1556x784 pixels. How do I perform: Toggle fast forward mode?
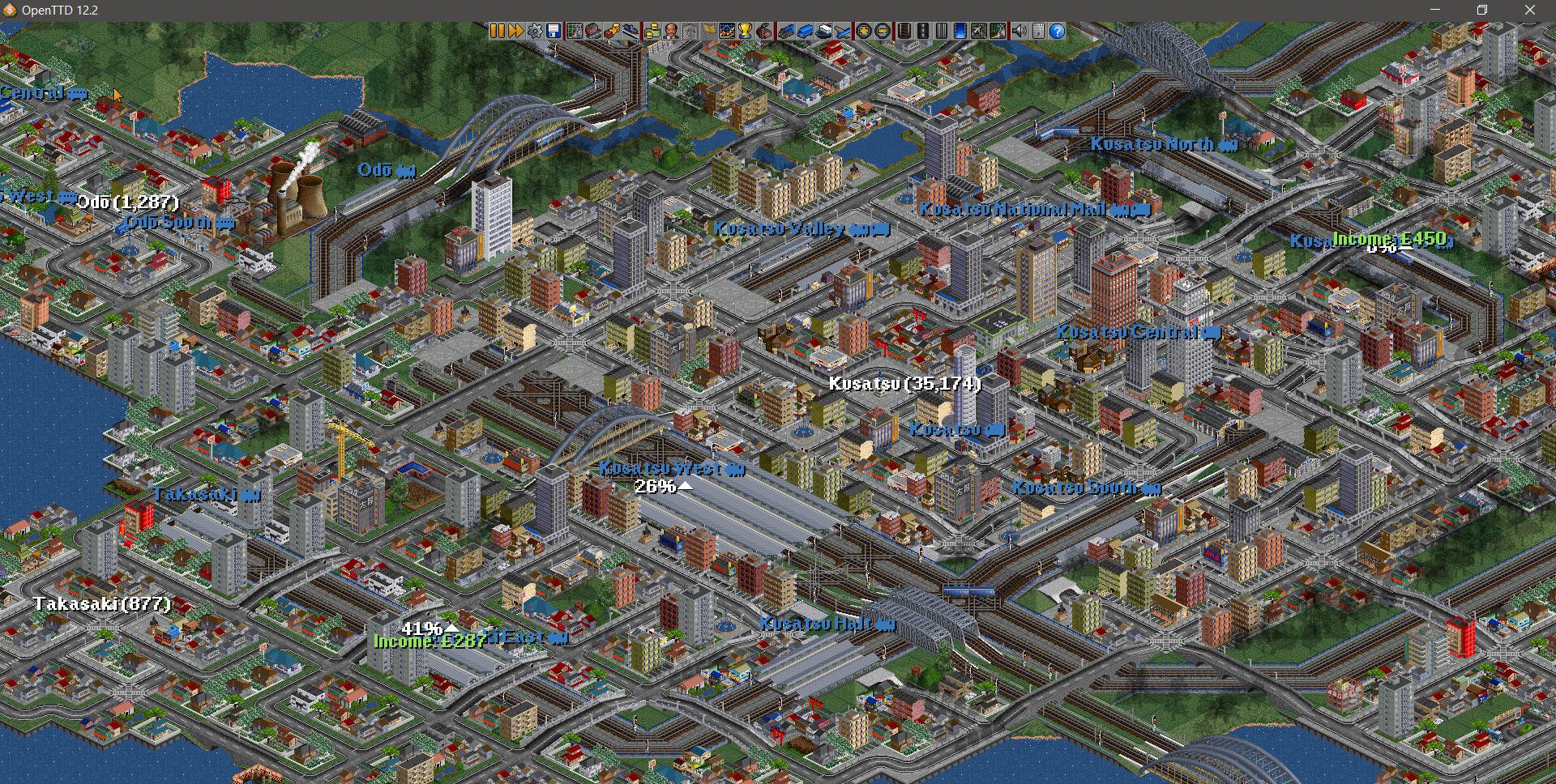pos(517,31)
